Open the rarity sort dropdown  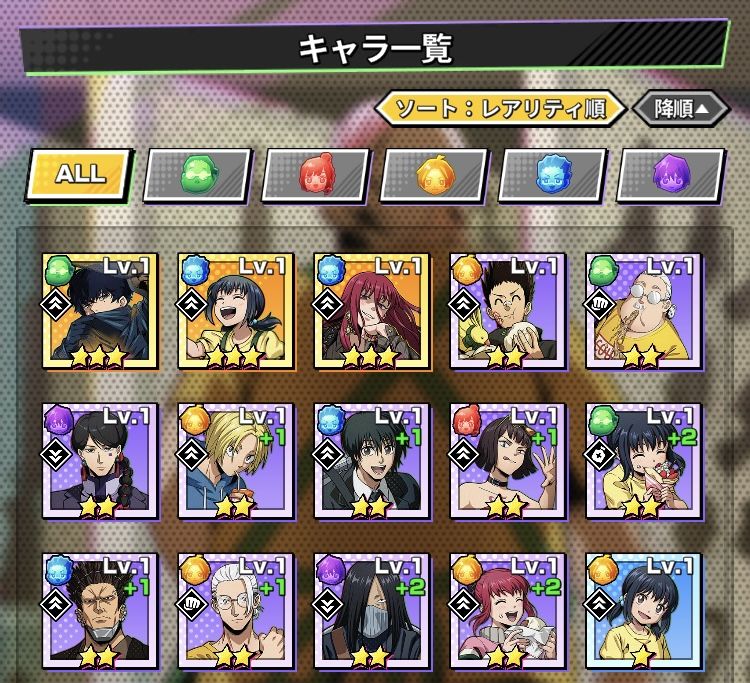(x=500, y=108)
